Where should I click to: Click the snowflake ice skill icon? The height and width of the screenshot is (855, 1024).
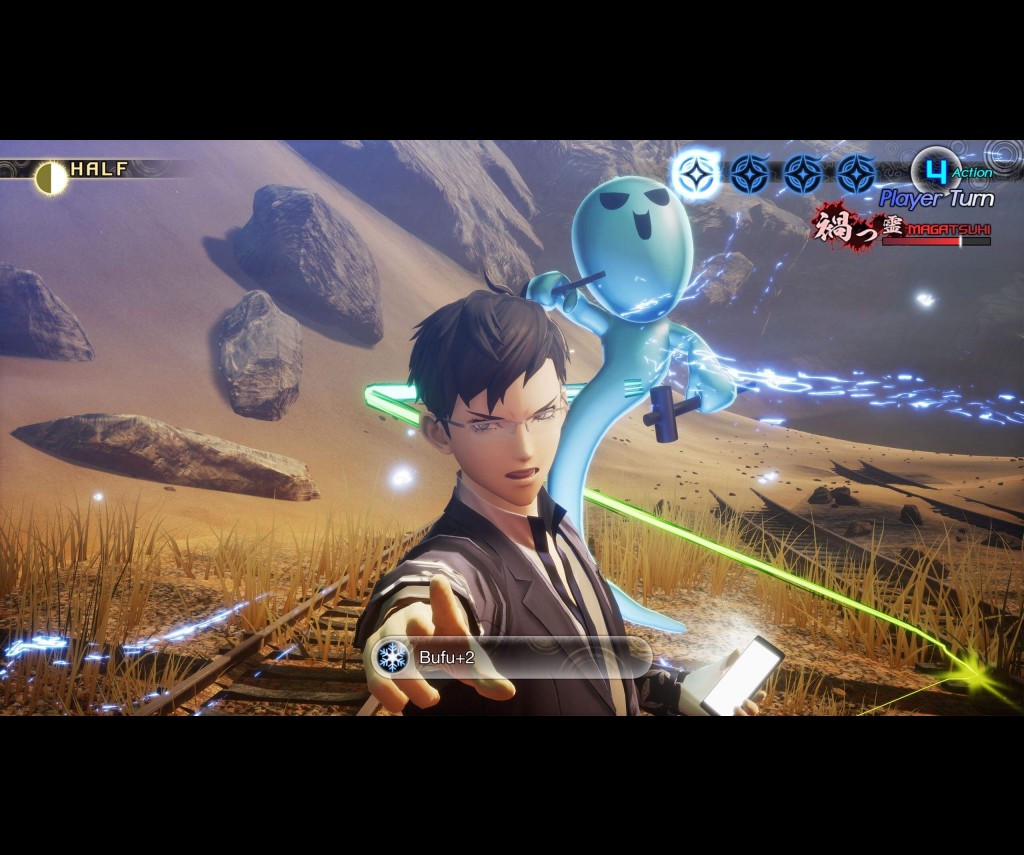(x=392, y=657)
